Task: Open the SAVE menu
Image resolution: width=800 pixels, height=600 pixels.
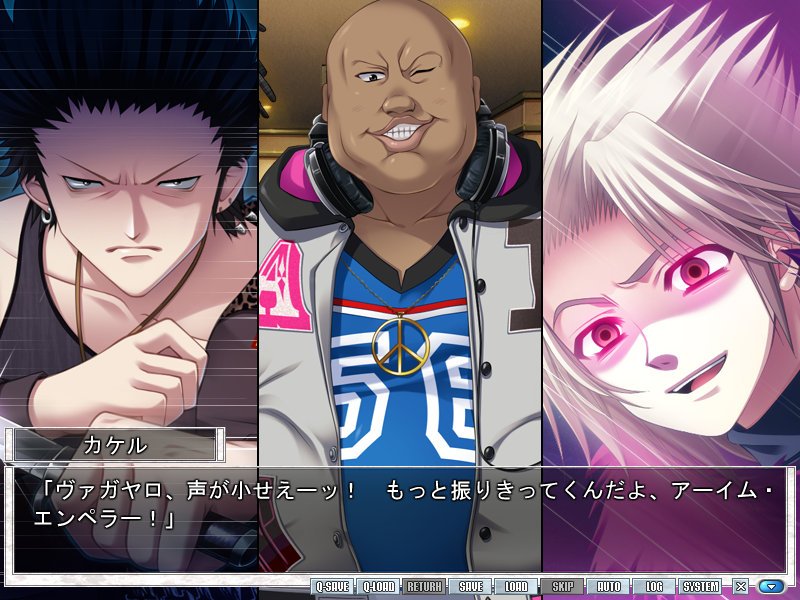Action: (470, 587)
